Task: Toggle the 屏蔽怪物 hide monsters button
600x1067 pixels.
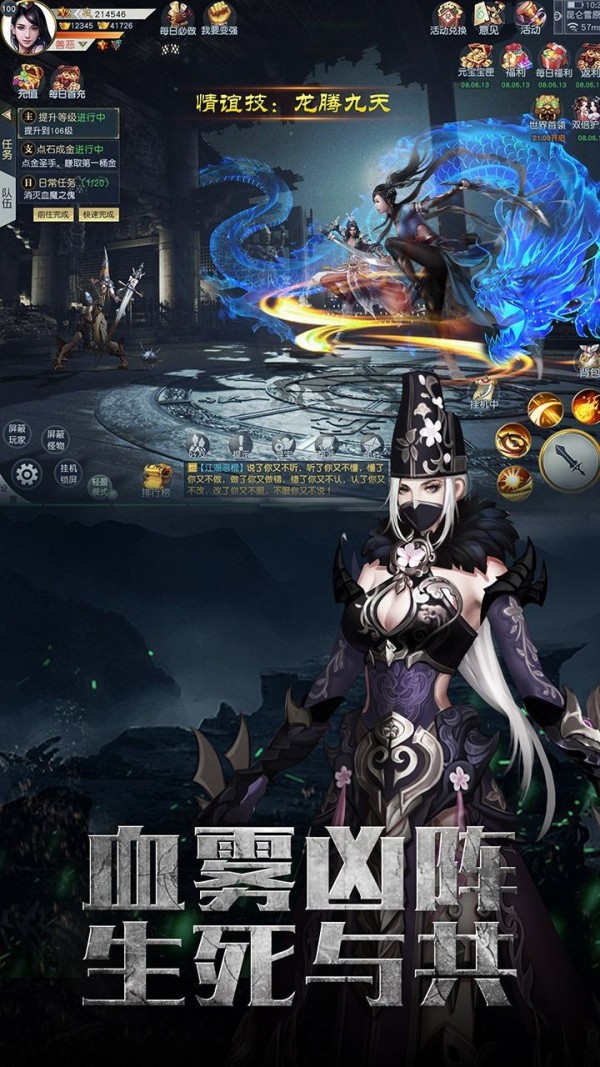Action: click(55, 437)
